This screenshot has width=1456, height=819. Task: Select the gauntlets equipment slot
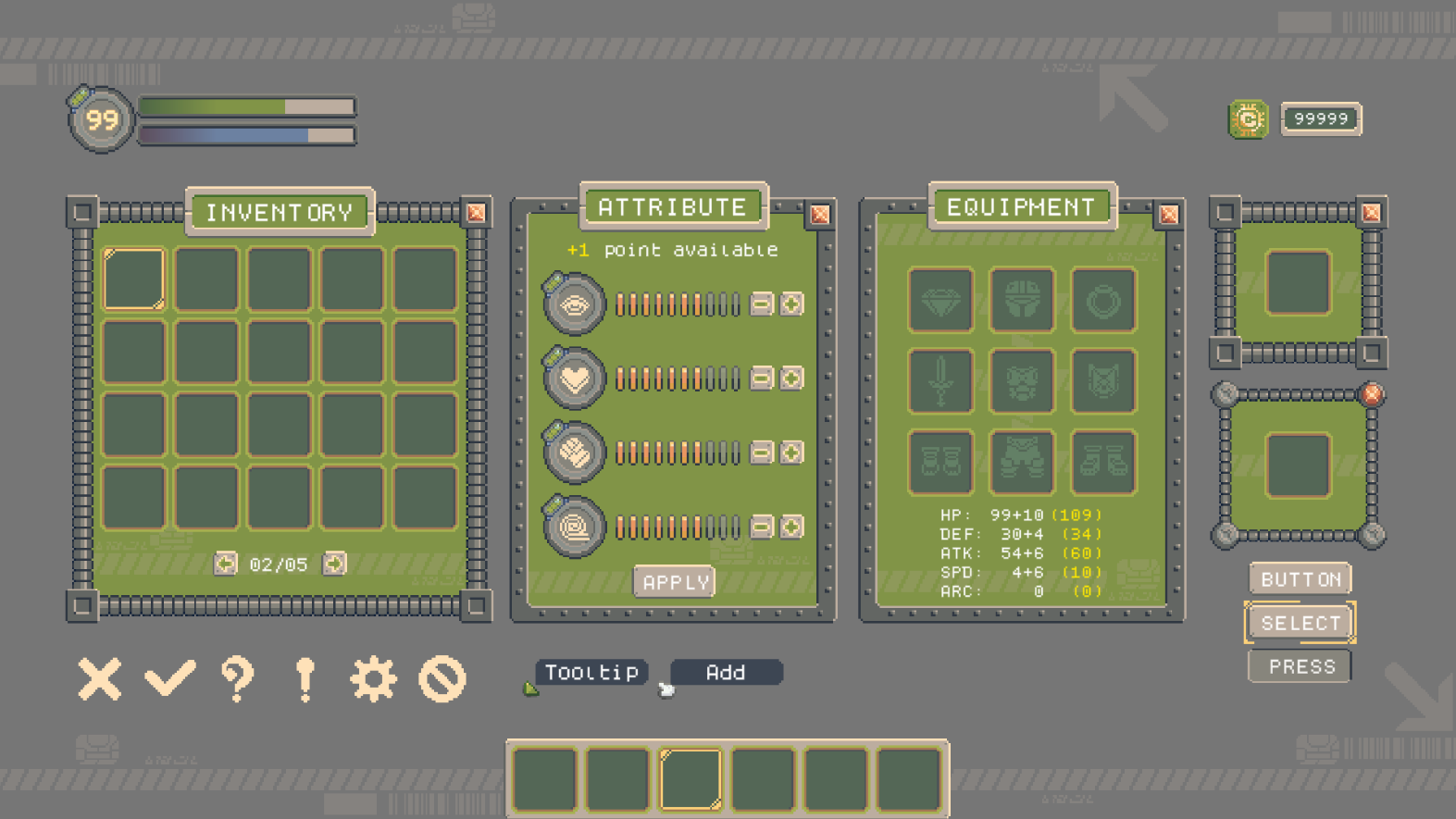tap(941, 462)
